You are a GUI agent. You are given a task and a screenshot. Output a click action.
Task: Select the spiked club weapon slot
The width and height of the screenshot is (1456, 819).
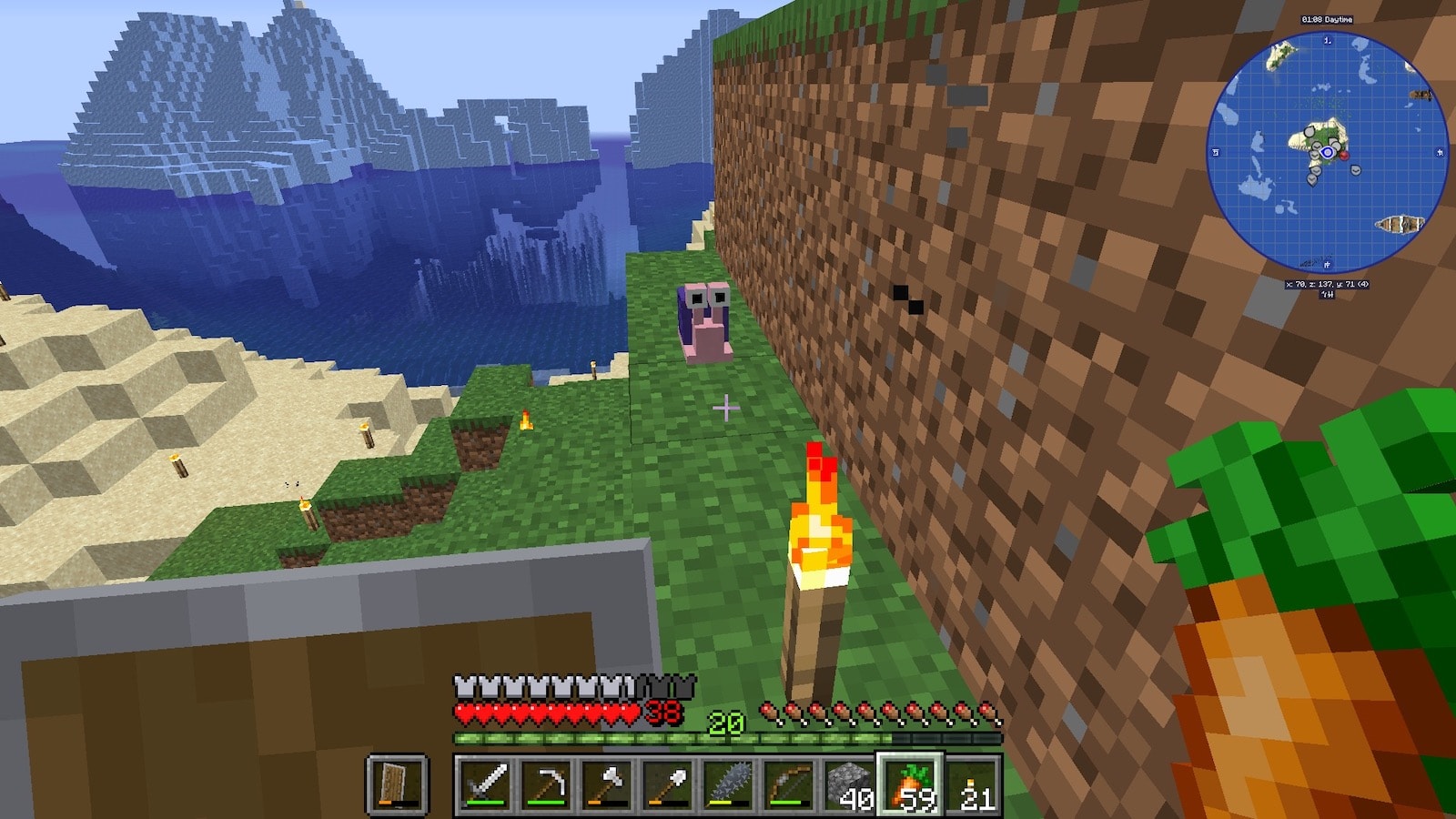(x=728, y=784)
